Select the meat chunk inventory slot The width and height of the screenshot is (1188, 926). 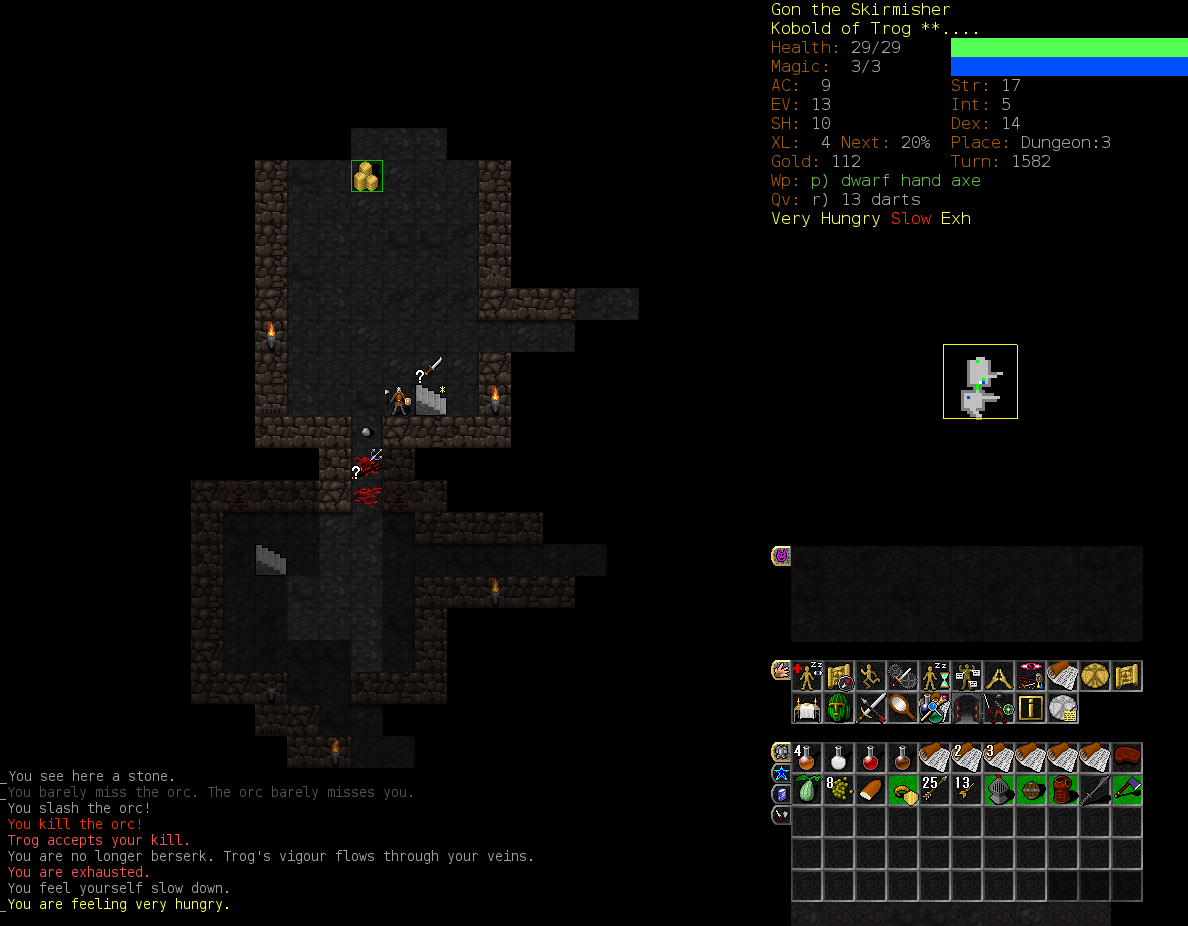tap(1127, 758)
